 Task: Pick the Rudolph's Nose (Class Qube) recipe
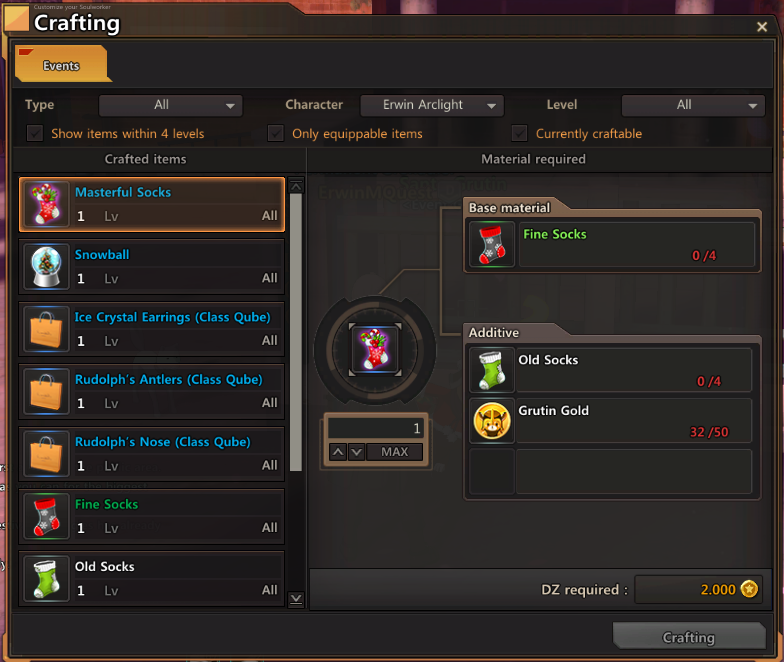click(x=152, y=454)
